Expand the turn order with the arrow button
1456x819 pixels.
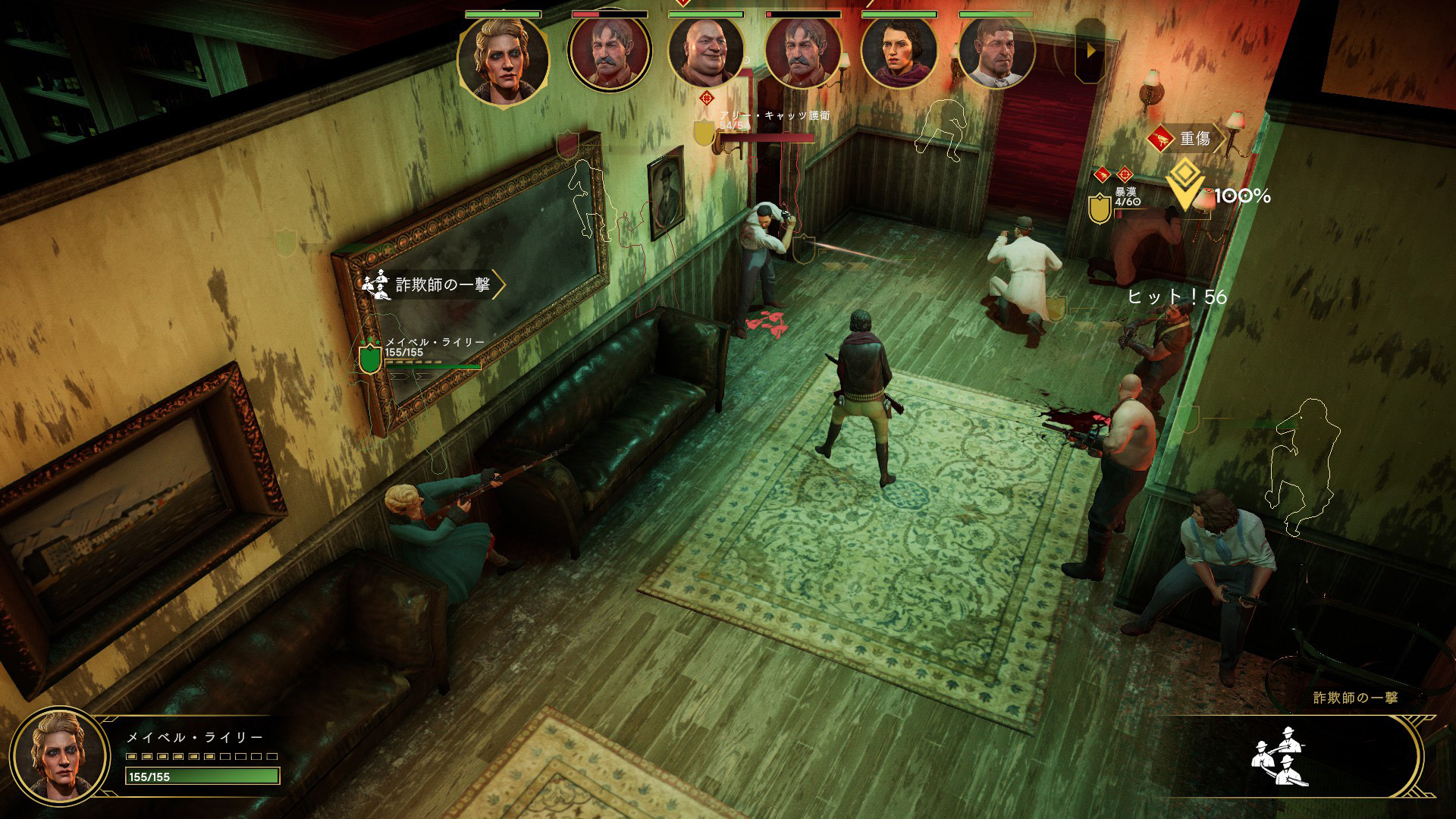pyautogui.click(x=1090, y=52)
